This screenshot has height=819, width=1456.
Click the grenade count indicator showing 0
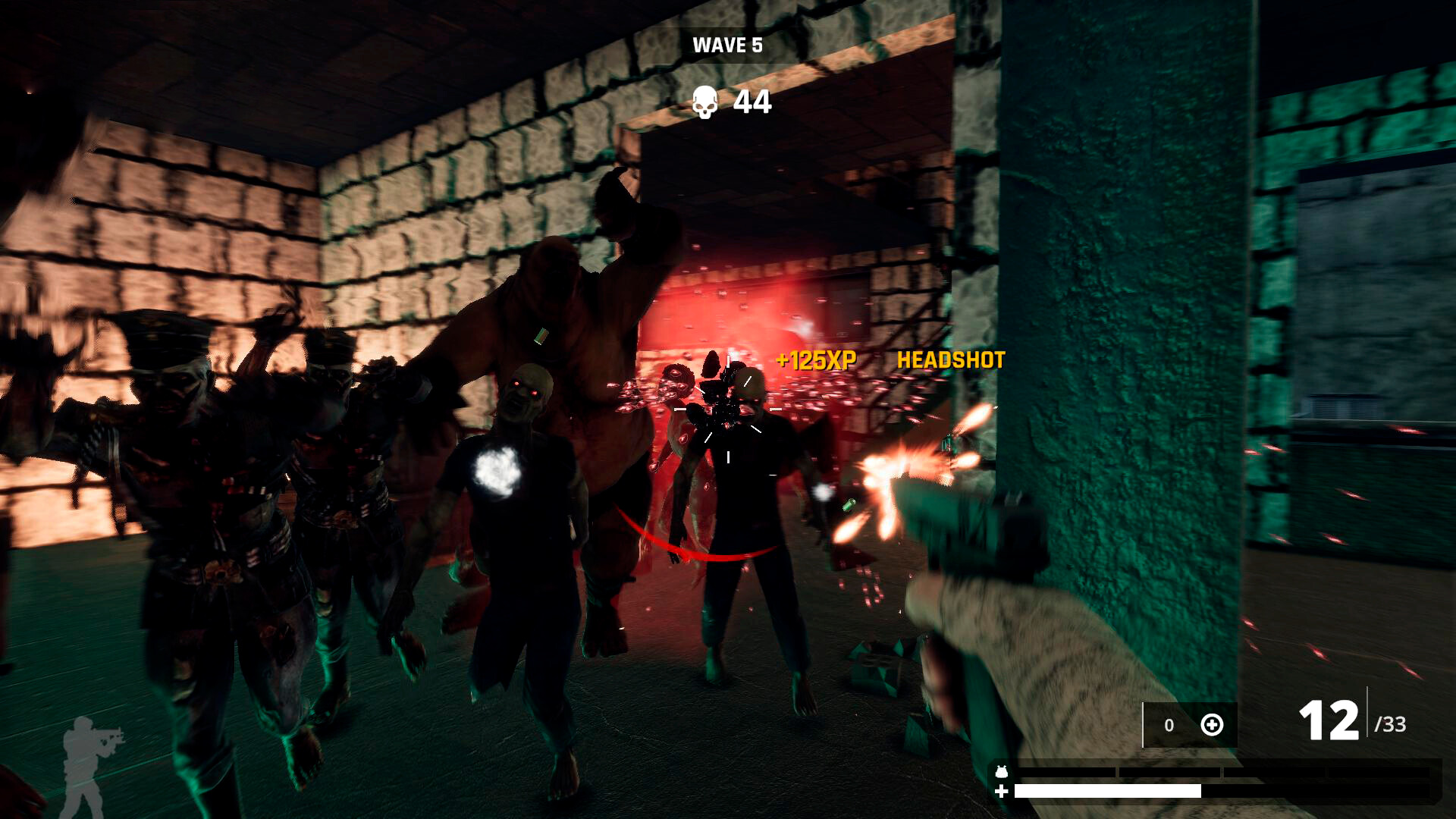coord(1169,724)
